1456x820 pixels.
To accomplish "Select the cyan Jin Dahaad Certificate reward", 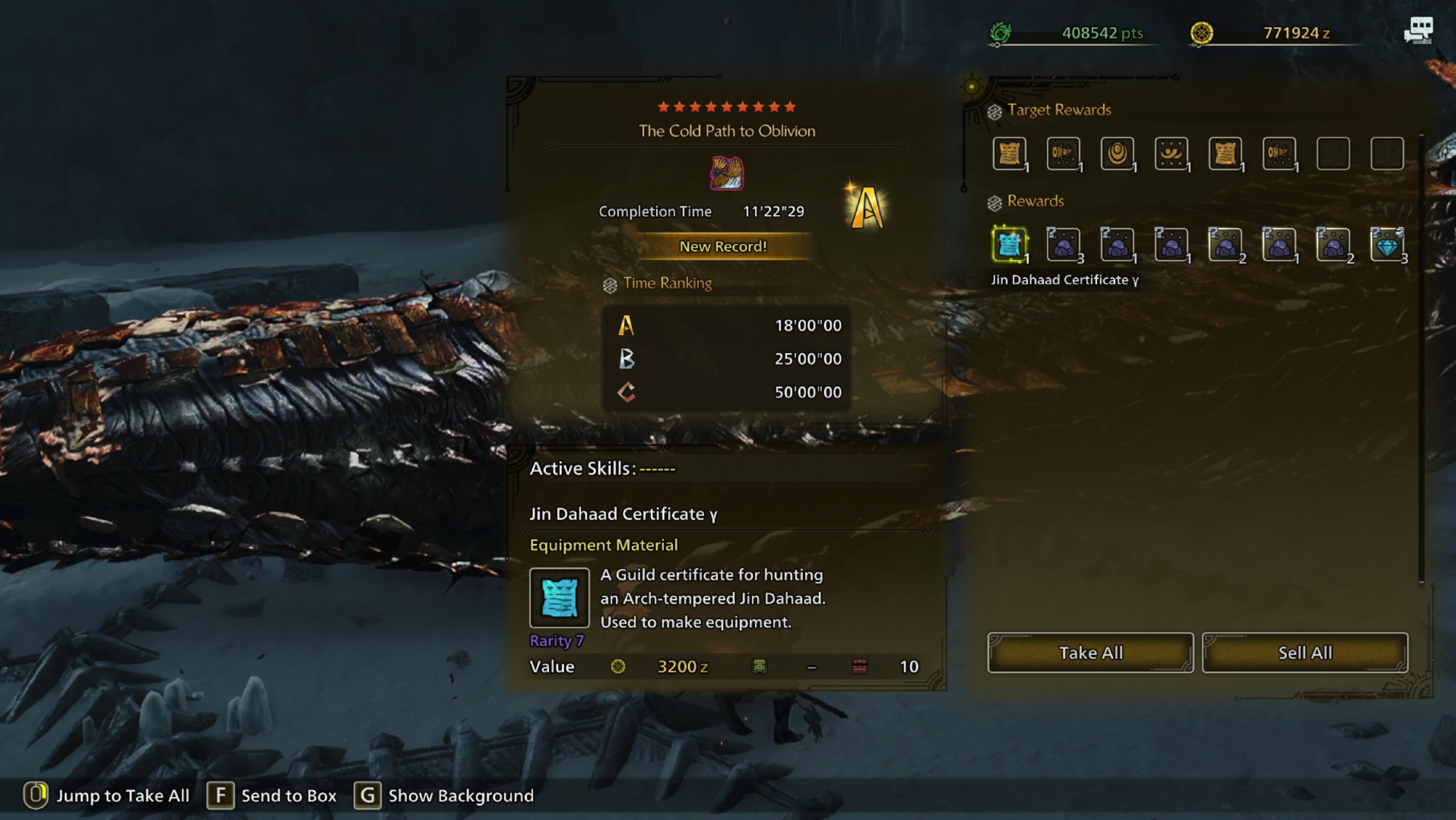I will [x=1009, y=245].
